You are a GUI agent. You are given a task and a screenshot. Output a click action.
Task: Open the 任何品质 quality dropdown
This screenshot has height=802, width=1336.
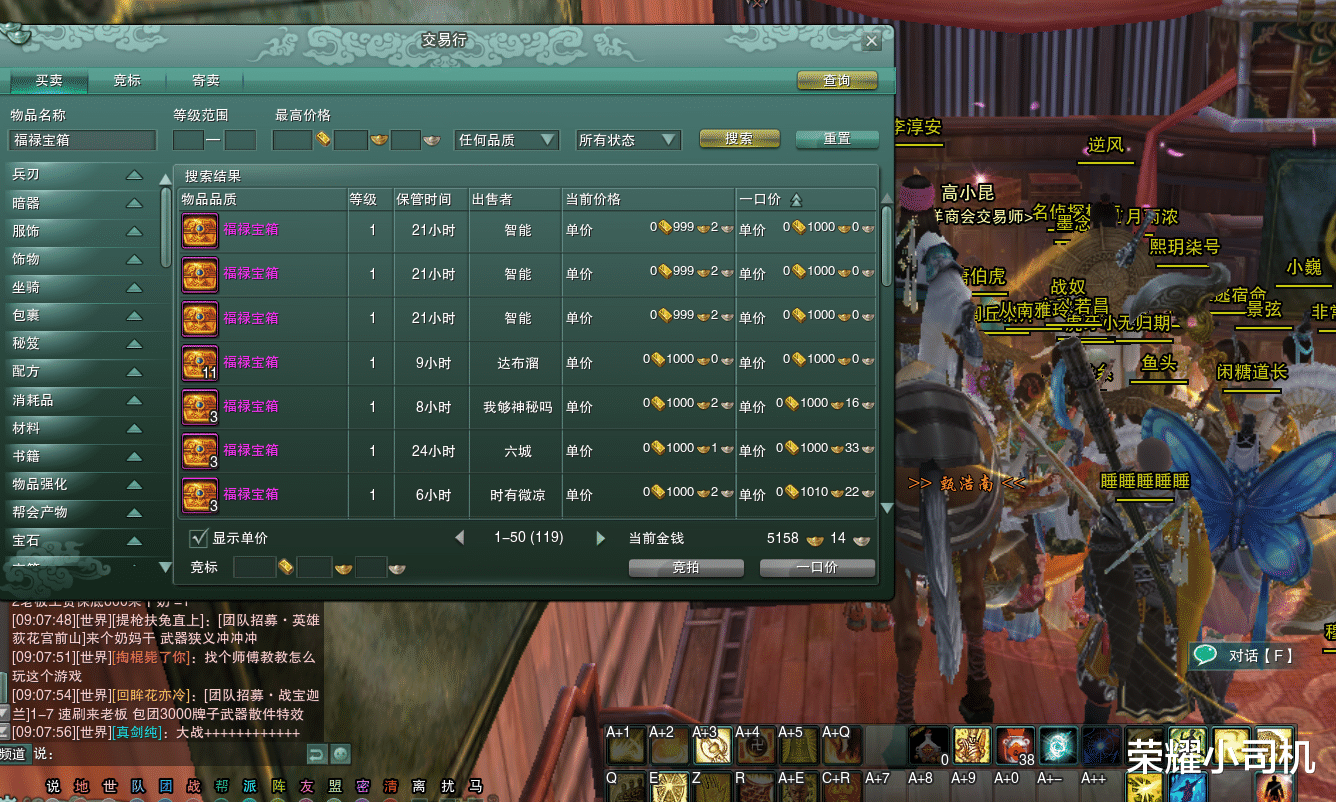click(506, 140)
